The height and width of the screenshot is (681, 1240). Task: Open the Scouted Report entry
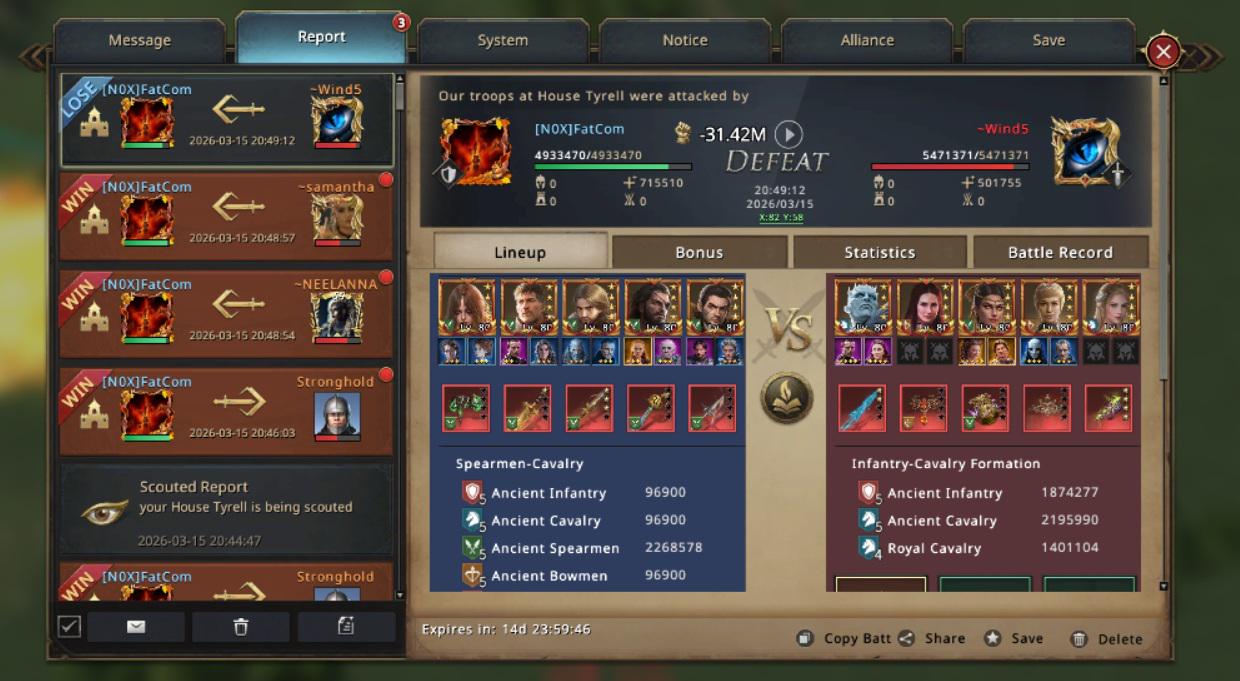pos(226,509)
